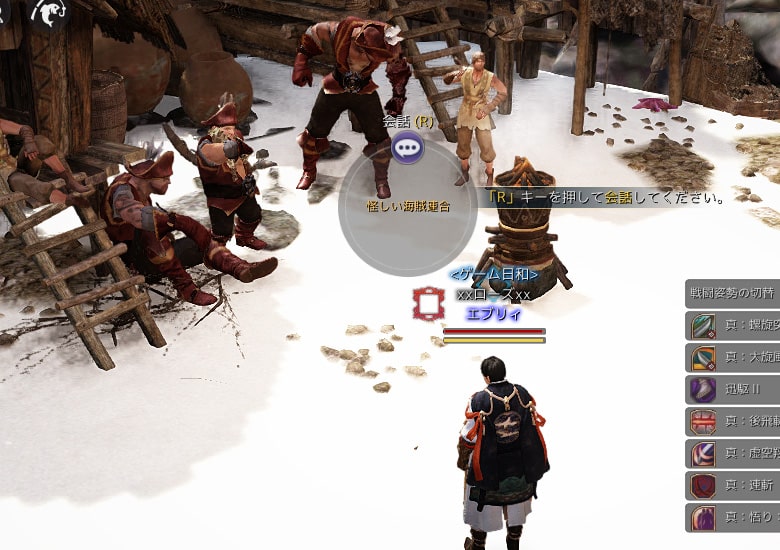Choose the 迅駆 II skill entry

pyautogui.click(x=733, y=390)
